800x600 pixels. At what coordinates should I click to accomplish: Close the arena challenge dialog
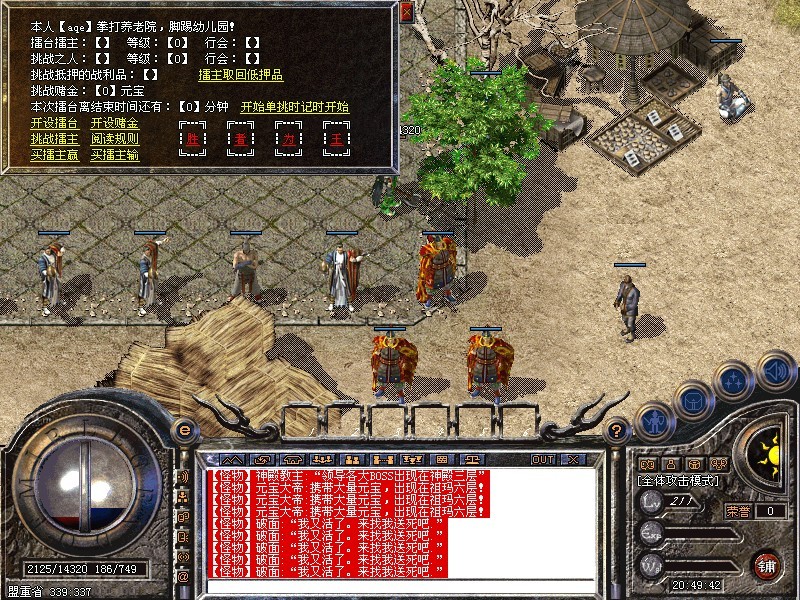coord(406,13)
